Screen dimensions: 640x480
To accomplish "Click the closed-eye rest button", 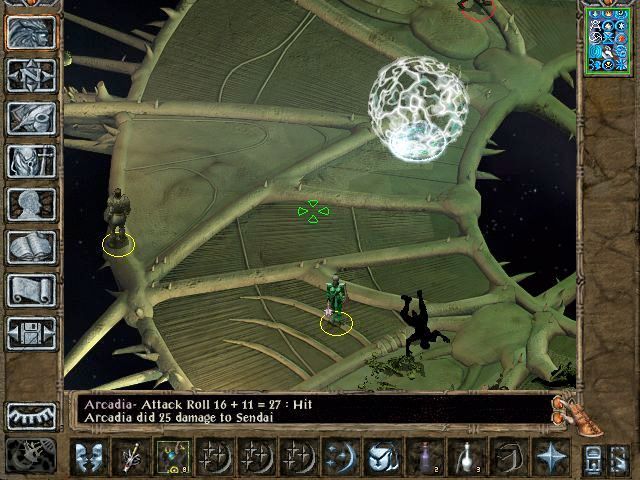I will (31, 415).
